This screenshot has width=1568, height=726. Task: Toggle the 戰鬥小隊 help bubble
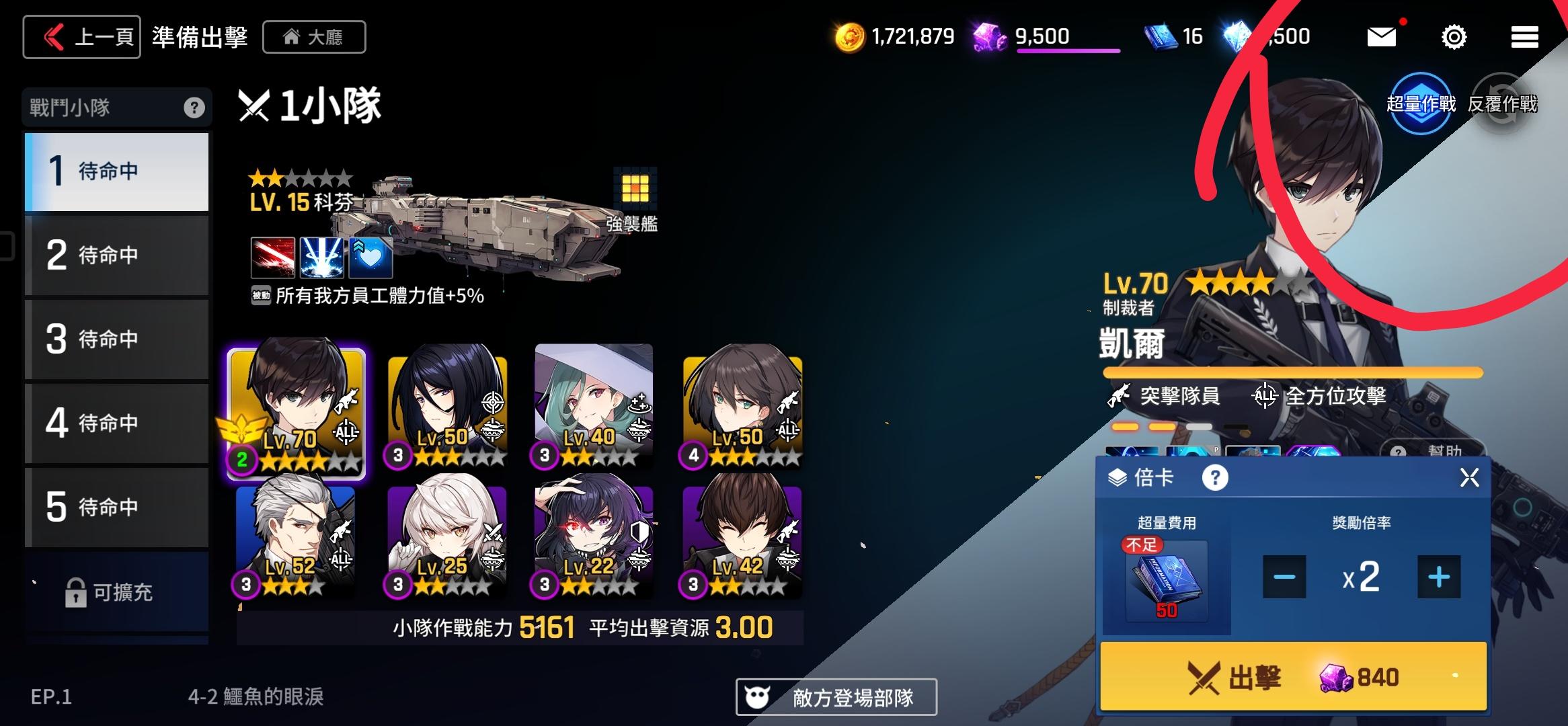[x=194, y=107]
